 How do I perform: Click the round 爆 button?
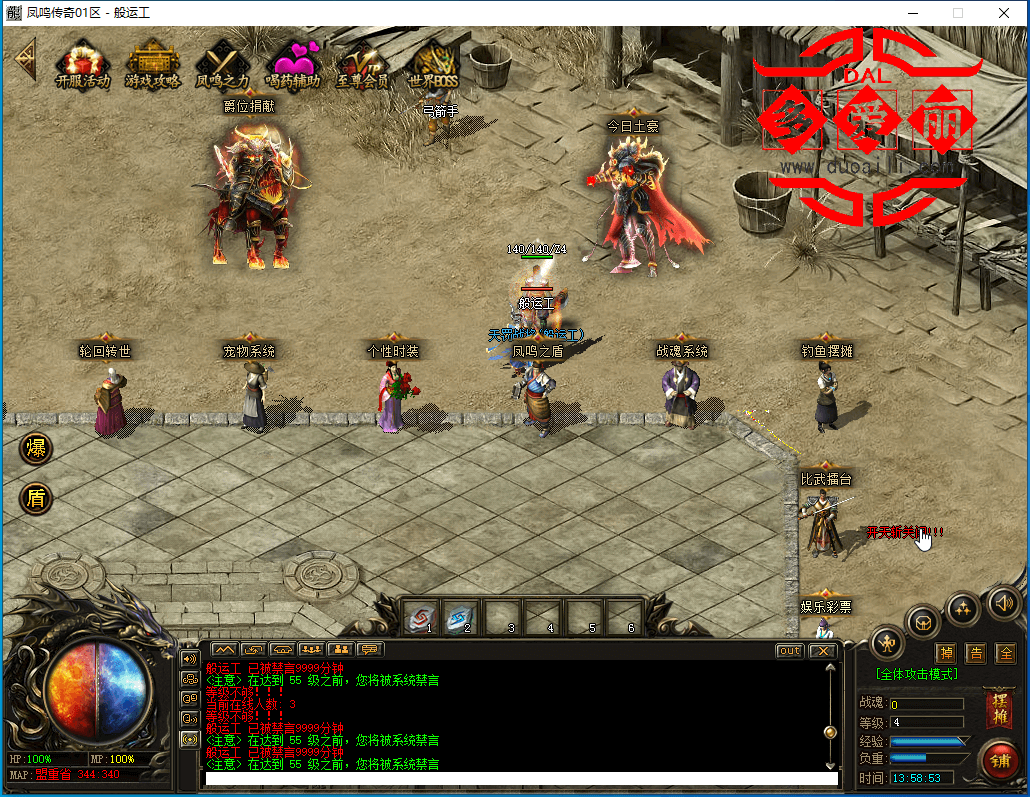37,448
